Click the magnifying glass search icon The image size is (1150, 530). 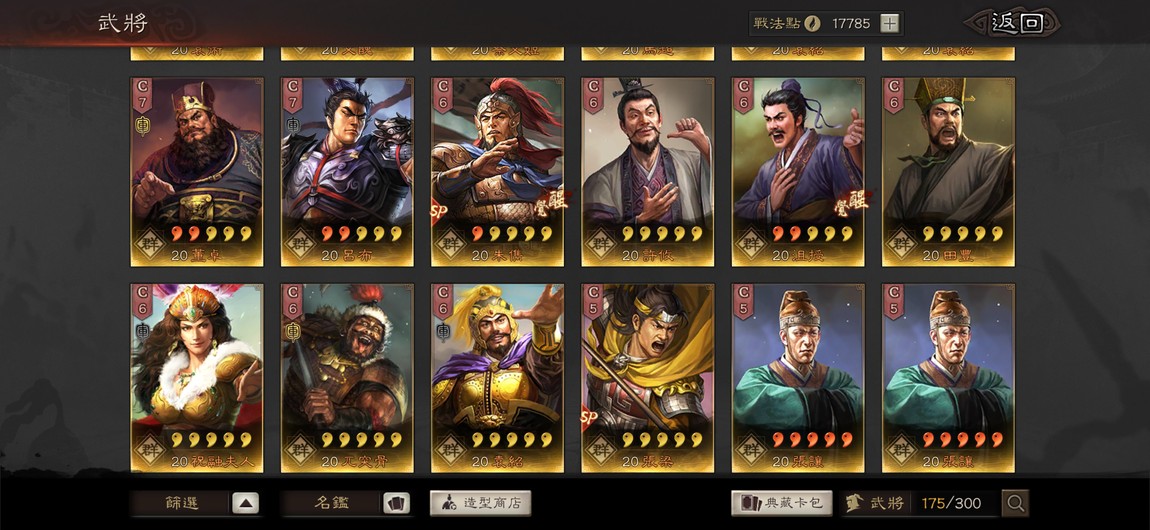pyautogui.click(x=1015, y=503)
